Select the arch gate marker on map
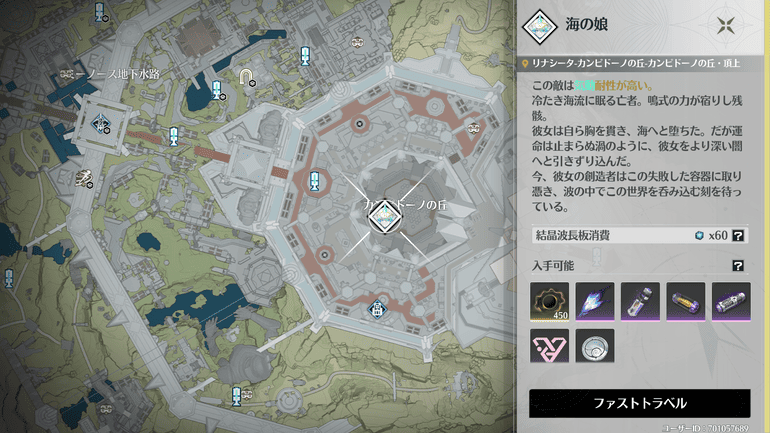Image resolution: width=770 pixels, height=433 pixels. 245,76
